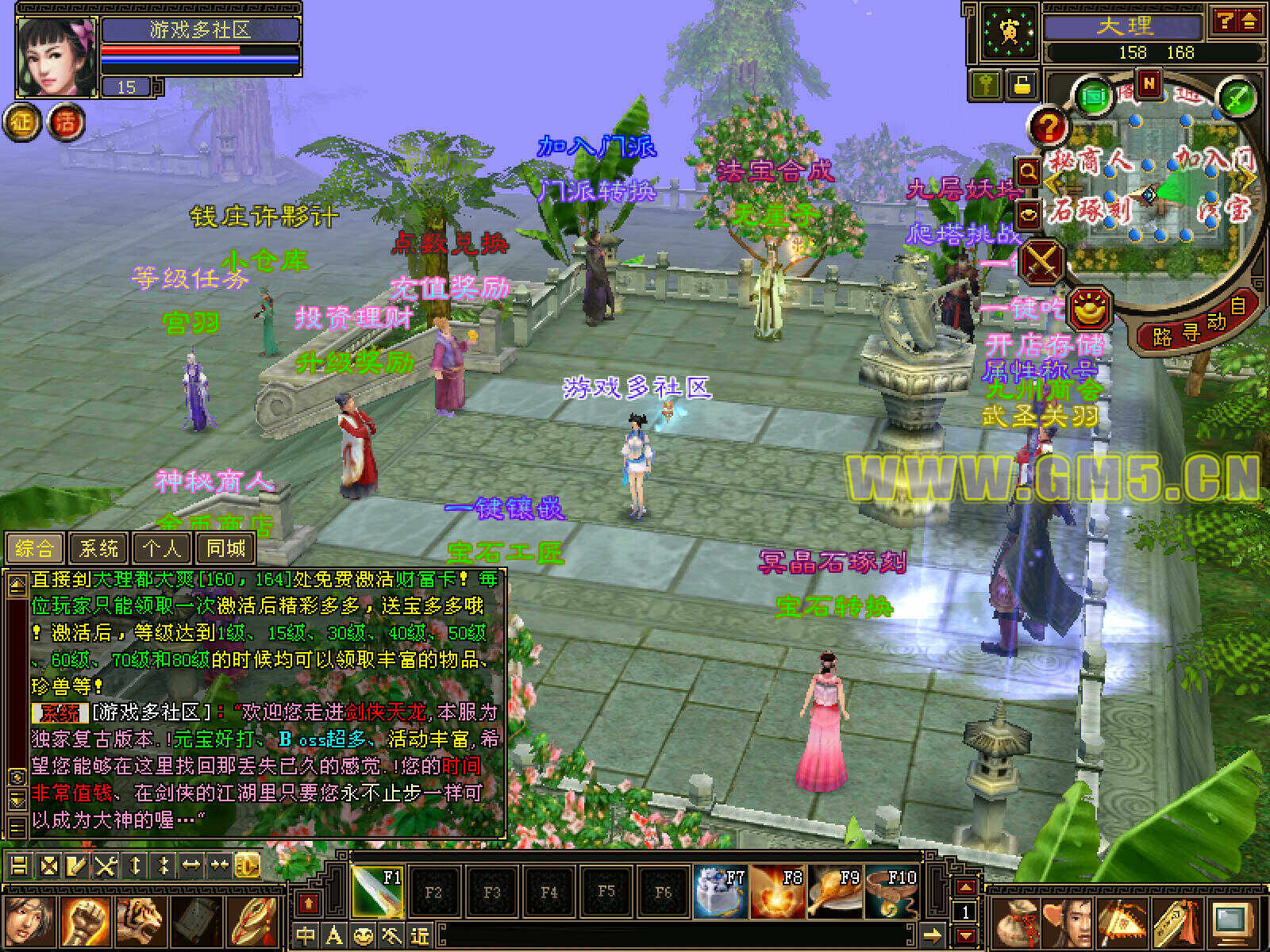
Task: Show the 同城 chat tab
Action: coord(226,548)
